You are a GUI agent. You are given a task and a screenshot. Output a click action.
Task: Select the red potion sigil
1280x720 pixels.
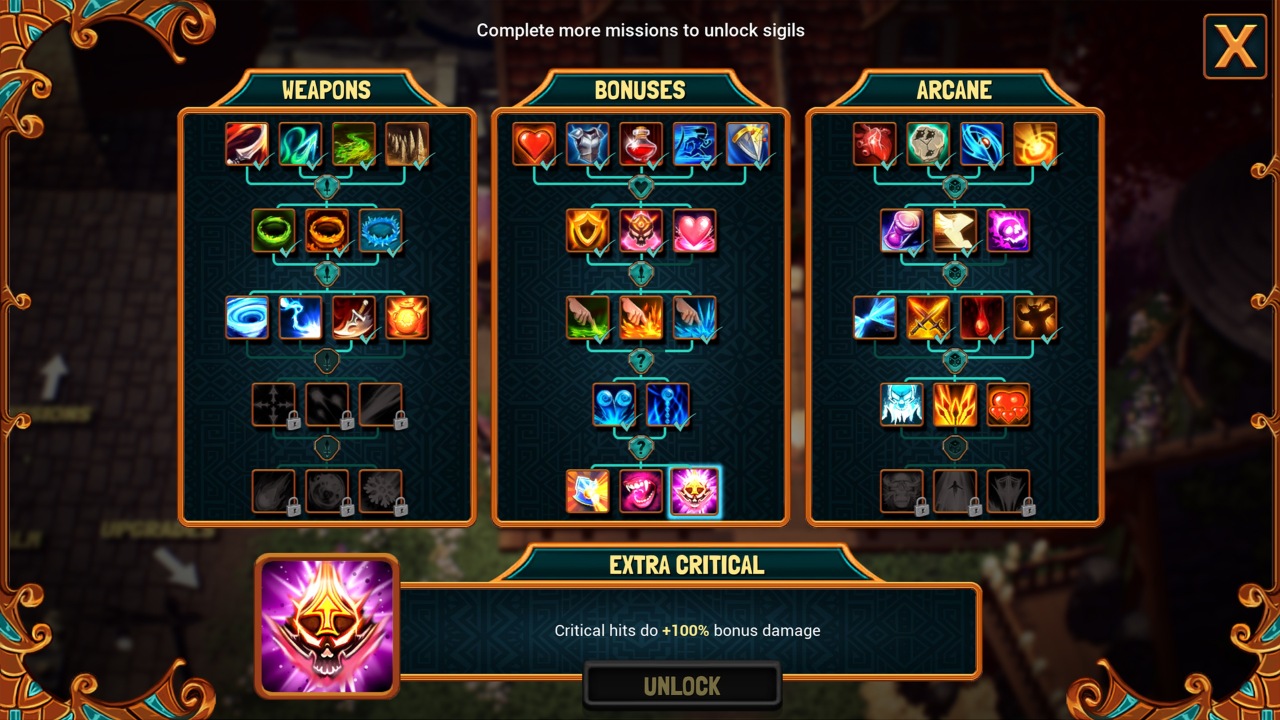(641, 145)
